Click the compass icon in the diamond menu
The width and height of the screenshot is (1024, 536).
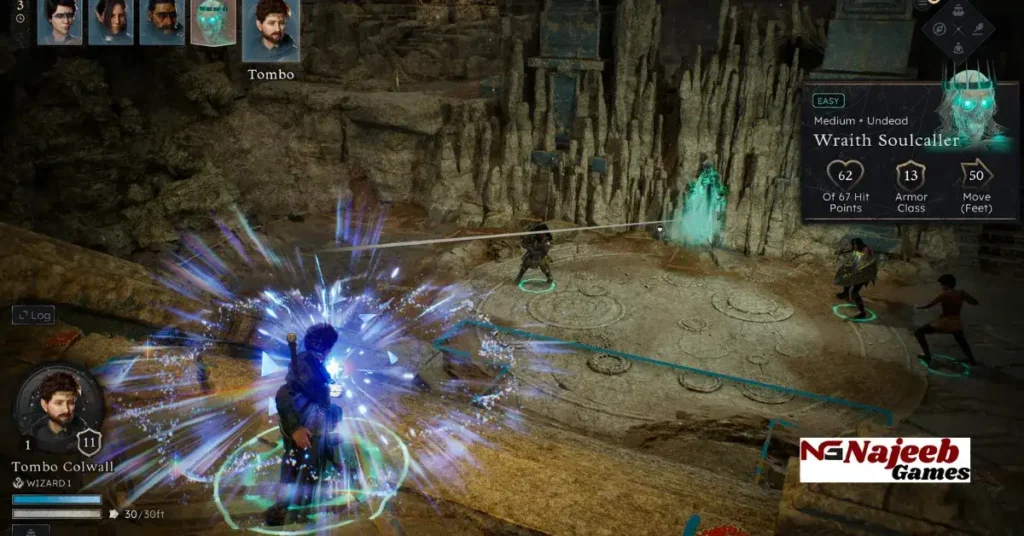(x=939, y=28)
